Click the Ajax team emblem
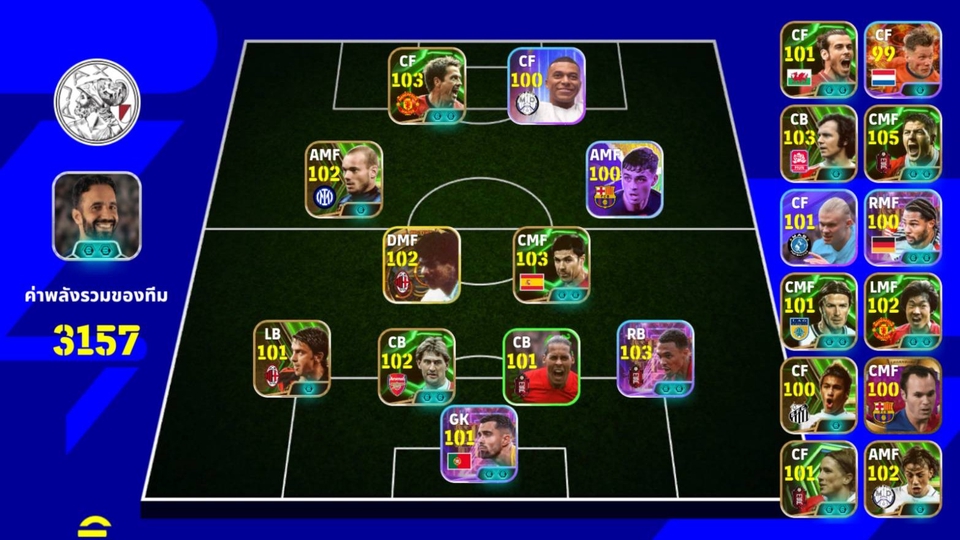The image size is (960, 540). coord(97,100)
